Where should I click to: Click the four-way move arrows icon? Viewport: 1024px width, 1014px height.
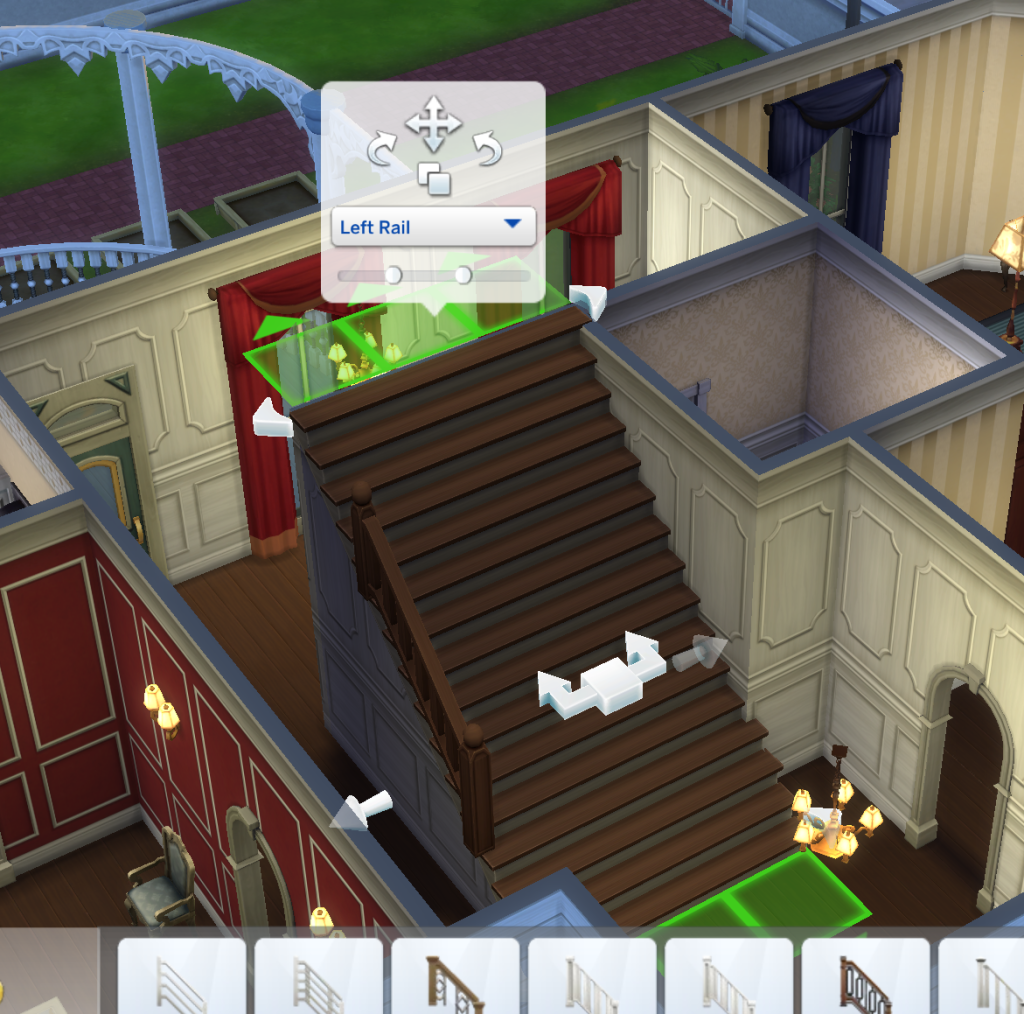[x=433, y=124]
